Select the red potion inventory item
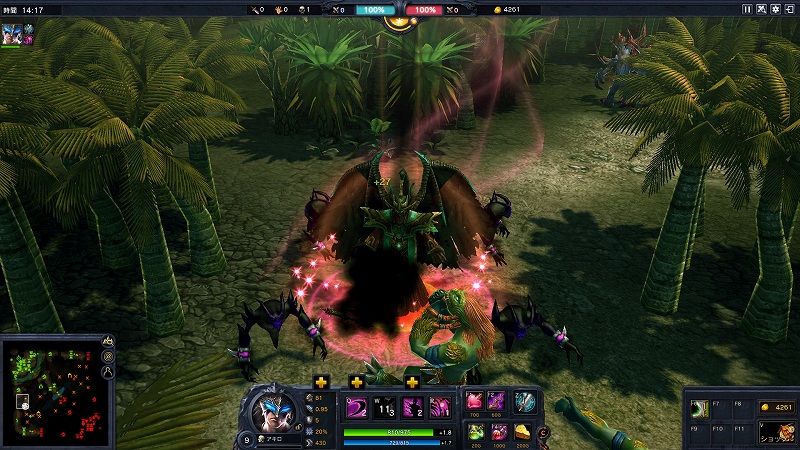The image size is (800, 450). (497, 431)
